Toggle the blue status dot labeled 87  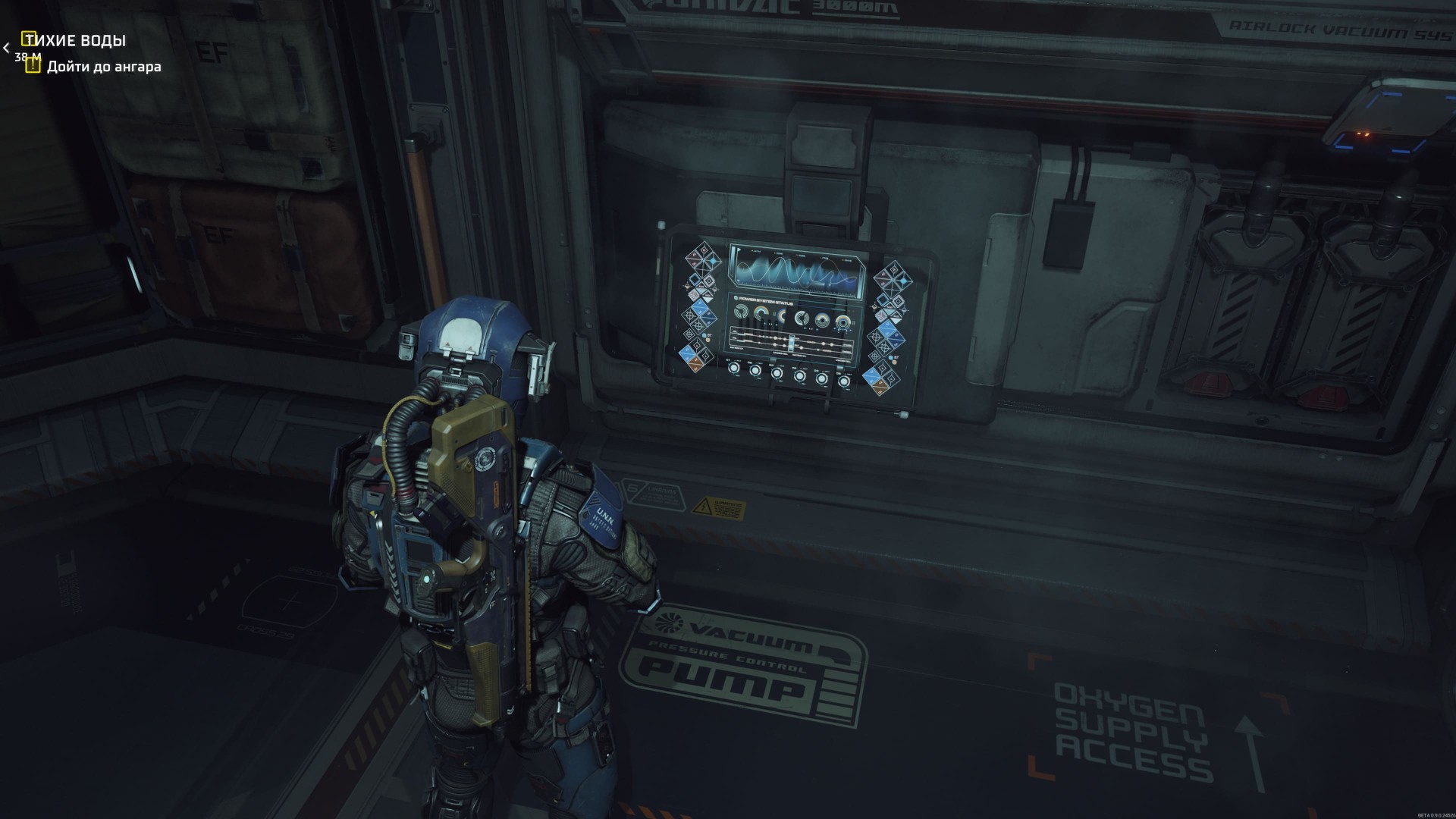[704, 334]
